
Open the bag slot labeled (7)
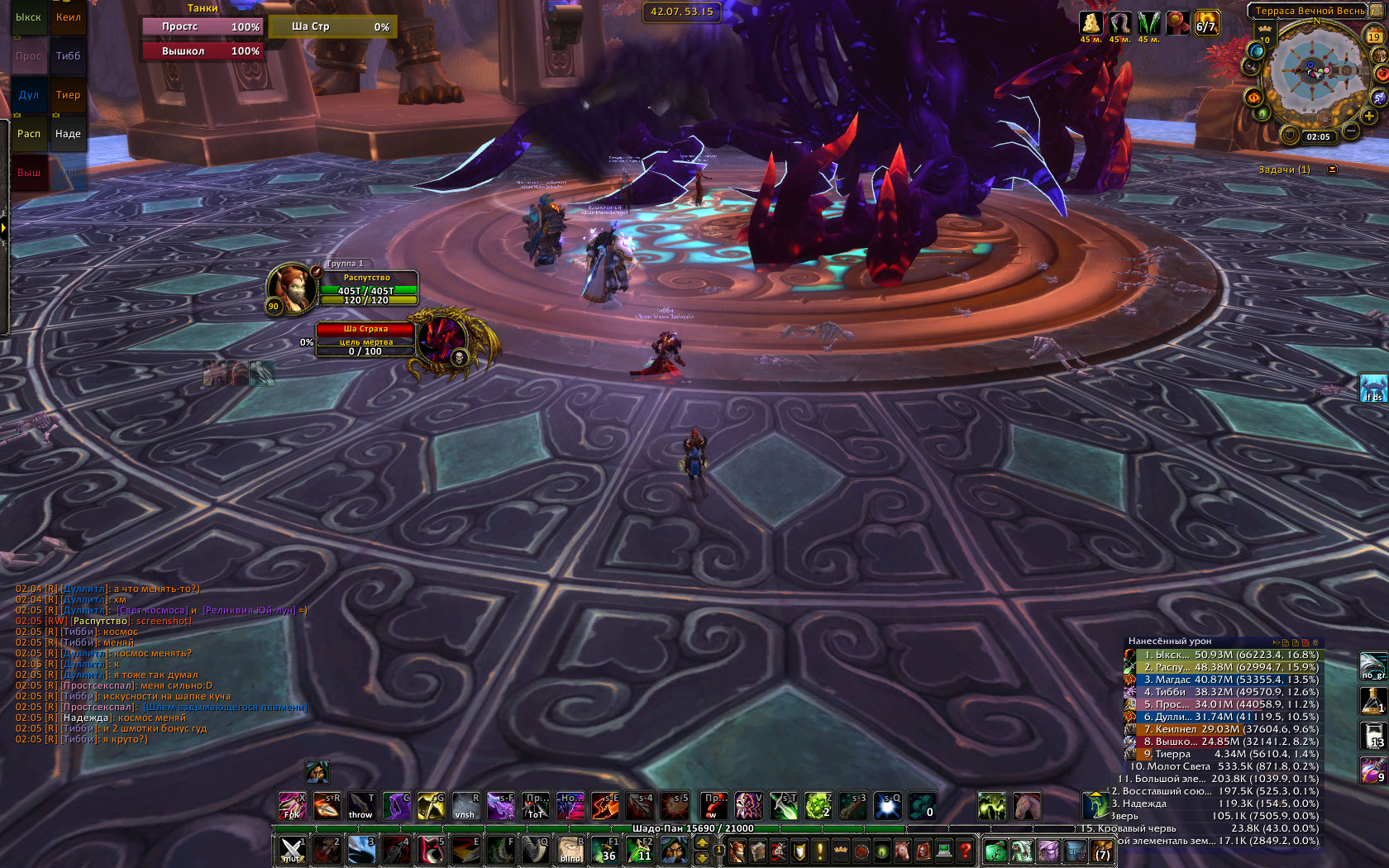pos(1102,851)
